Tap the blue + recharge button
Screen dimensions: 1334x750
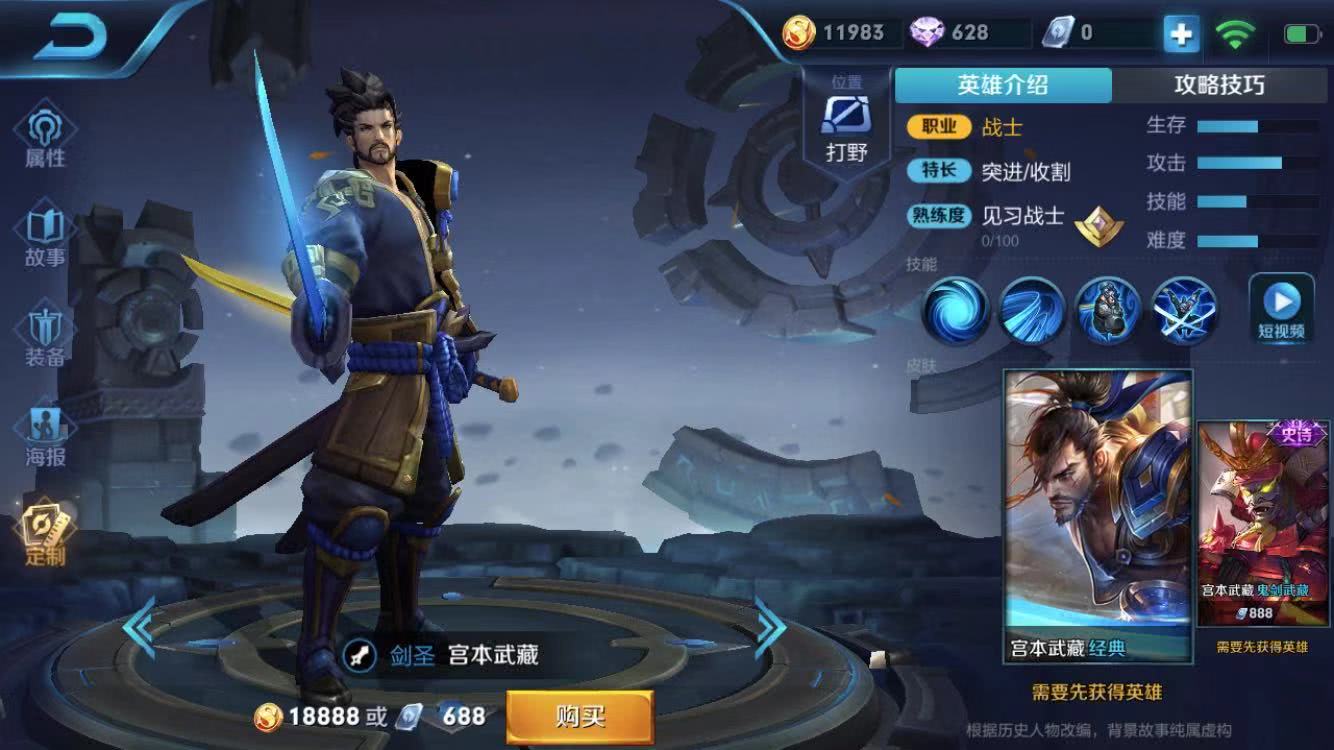pos(1180,32)
